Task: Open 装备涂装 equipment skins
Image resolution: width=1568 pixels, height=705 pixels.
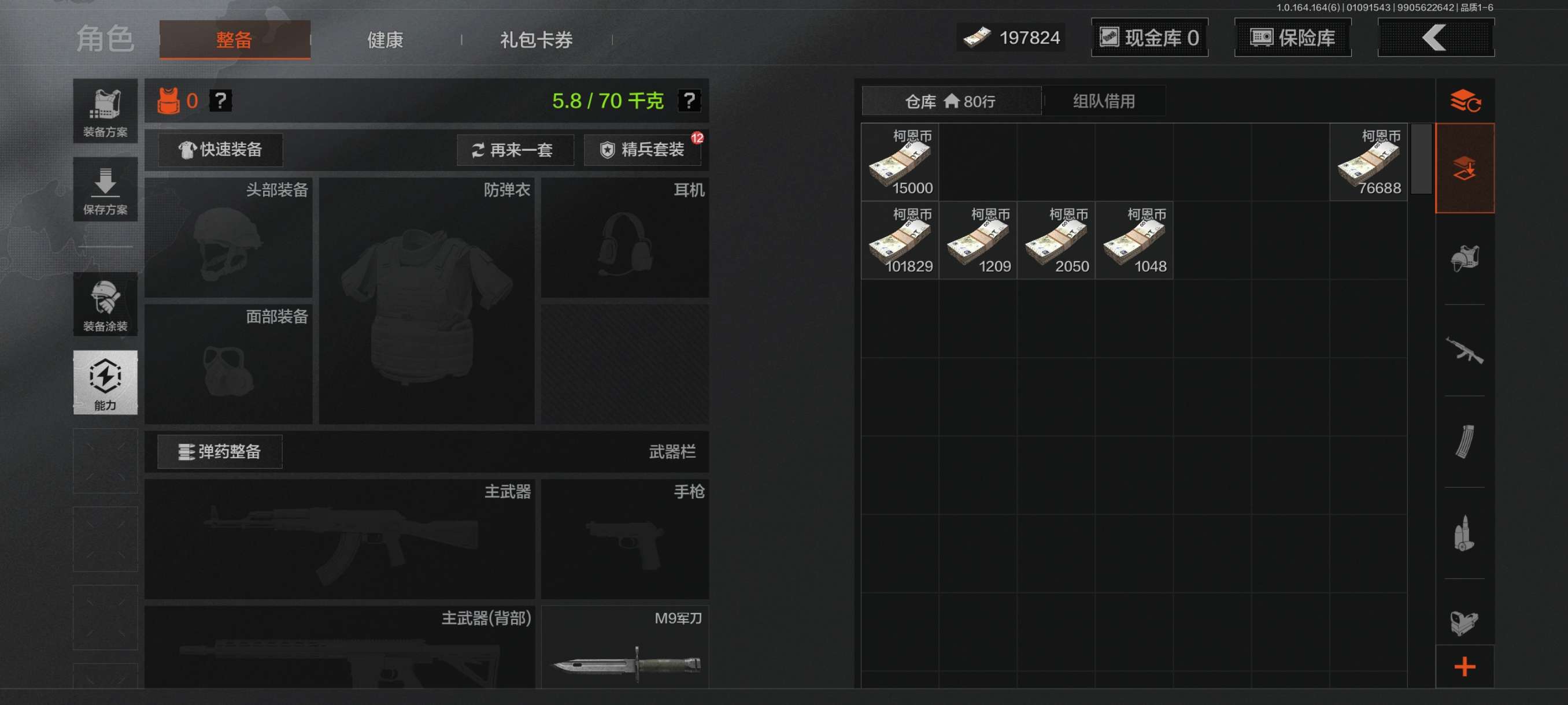Action: 105,304
